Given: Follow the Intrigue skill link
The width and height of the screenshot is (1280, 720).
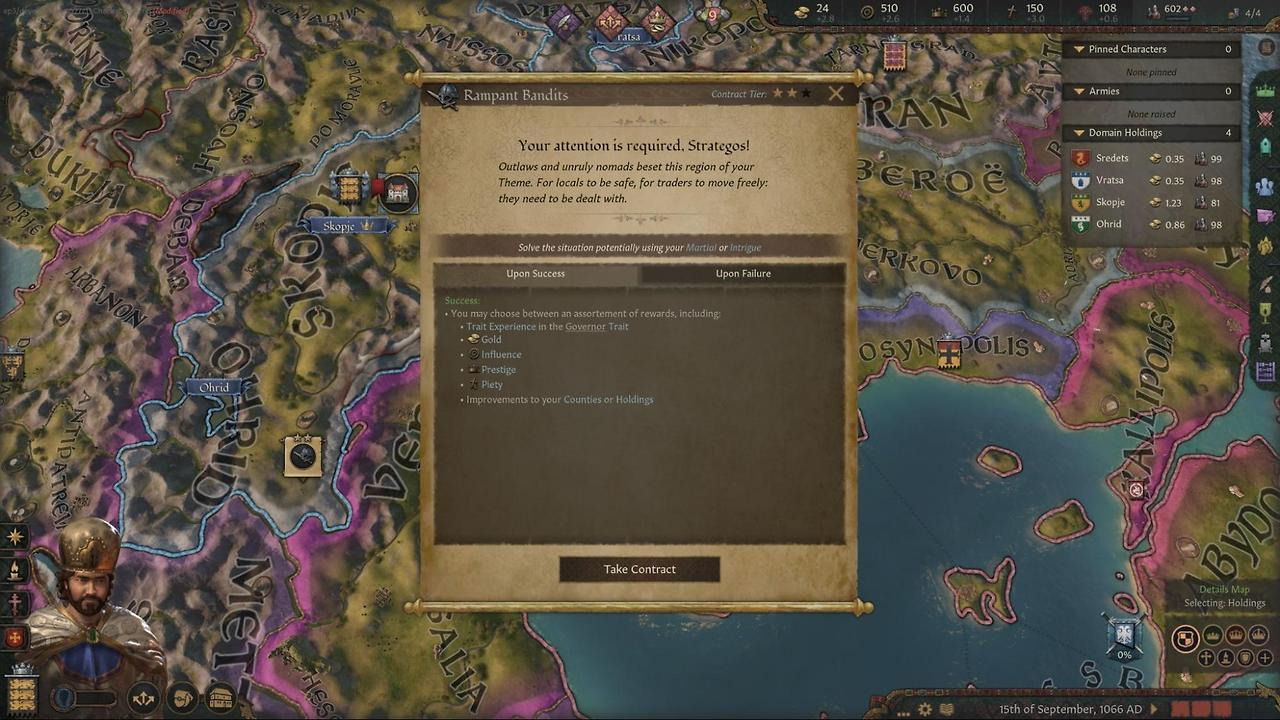Looking at the screenshot, I should coord(745,248).
